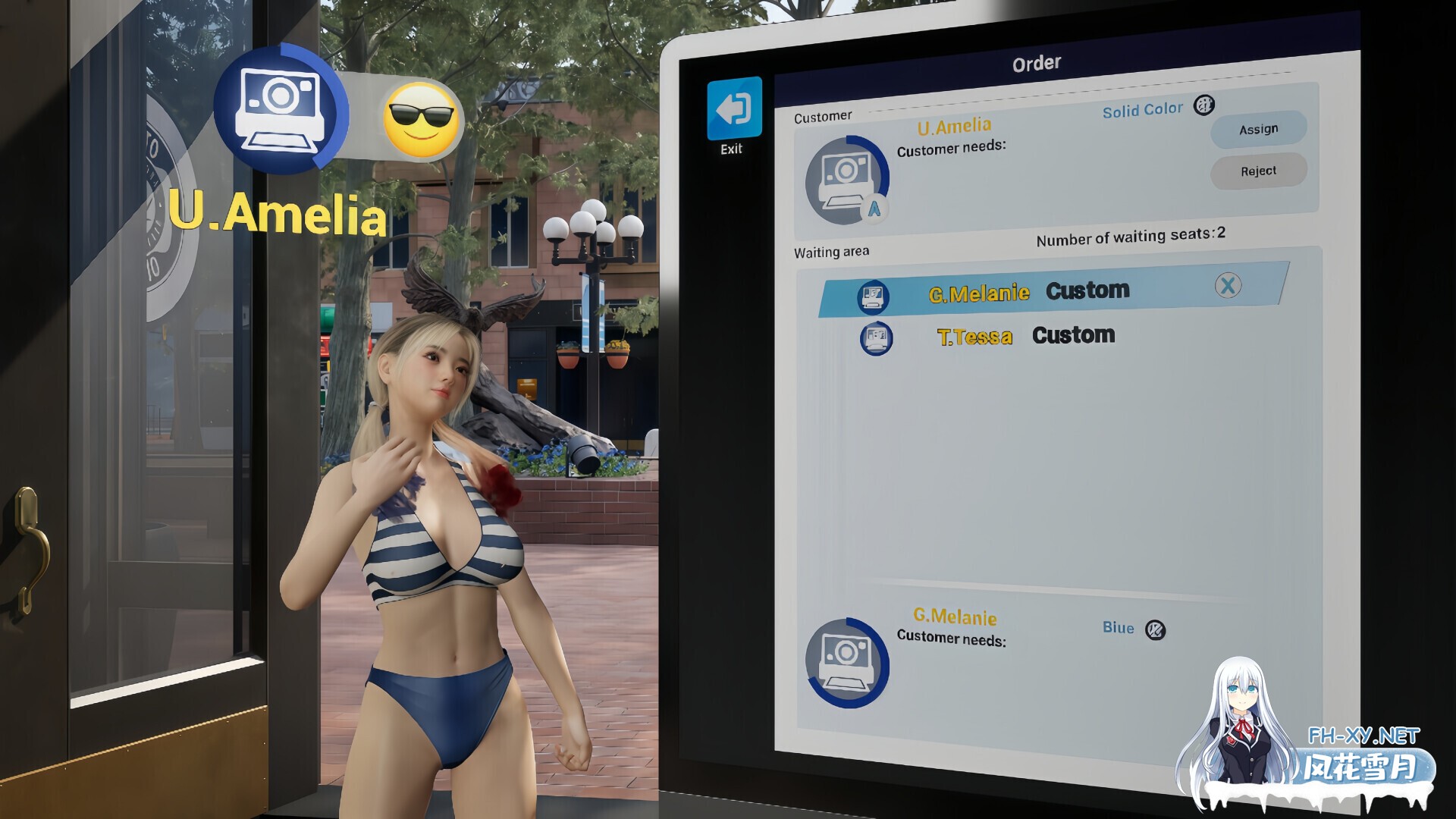Exit the Order screen

[733, 110]
